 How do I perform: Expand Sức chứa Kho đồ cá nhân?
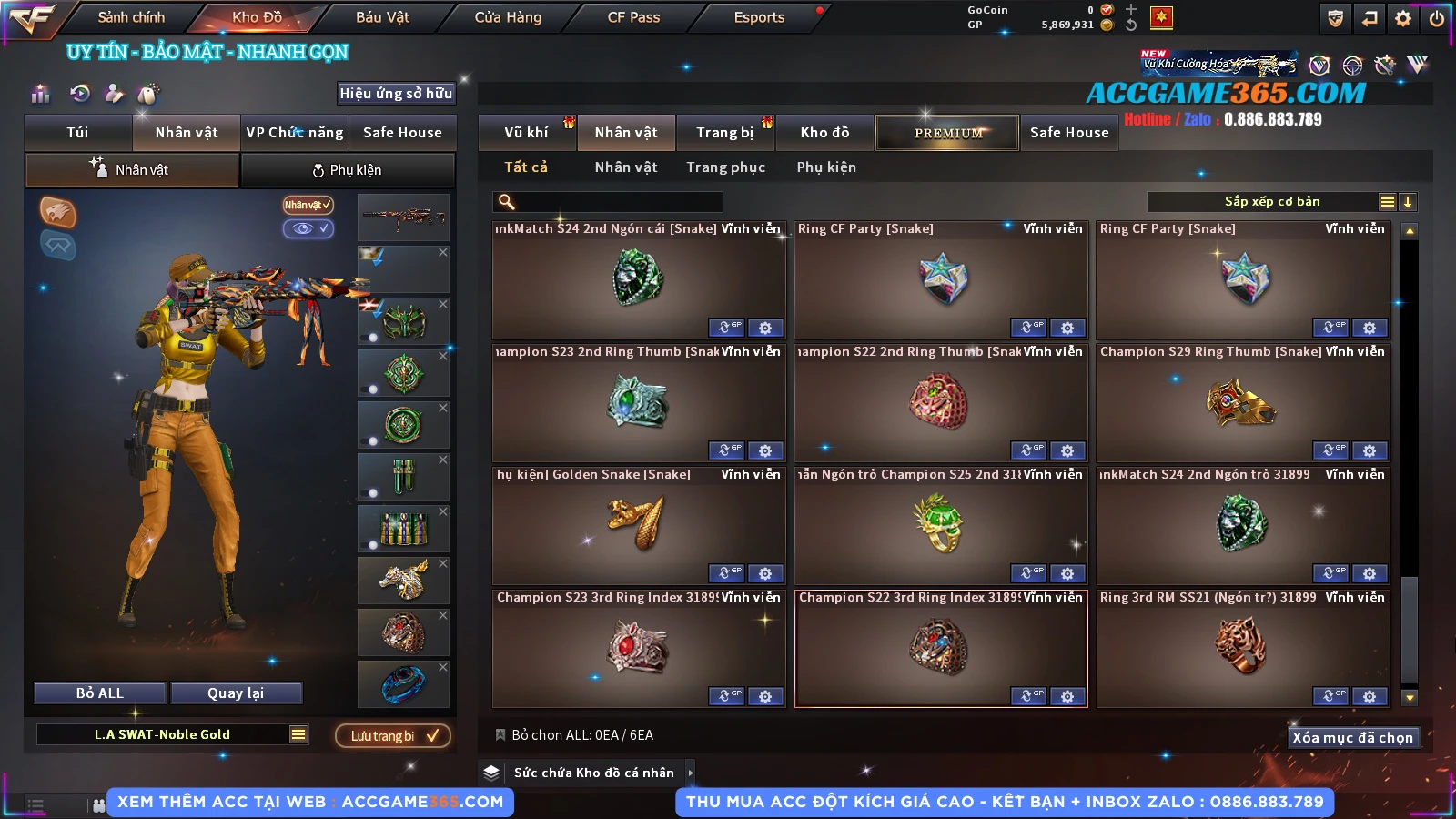click(691, 773)
